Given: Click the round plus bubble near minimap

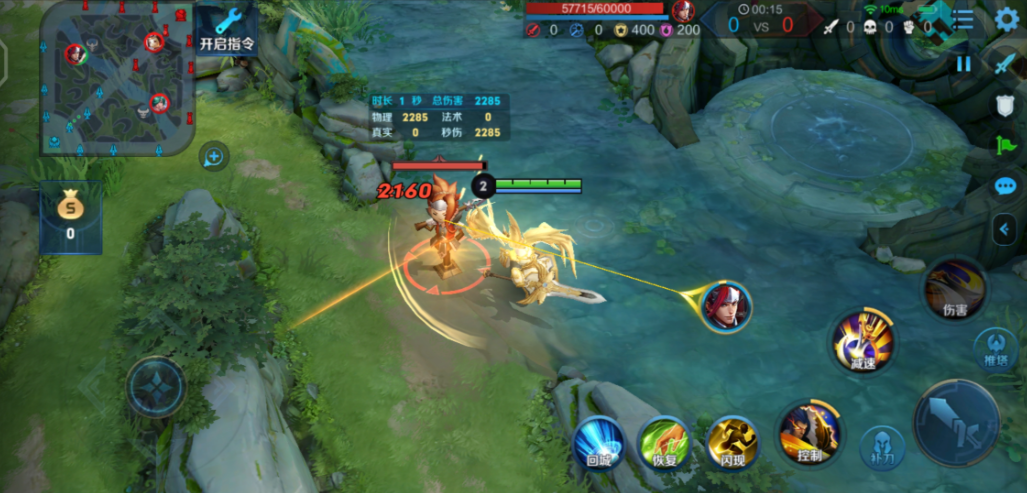Looking at the screenshot, I should (213, 156).
